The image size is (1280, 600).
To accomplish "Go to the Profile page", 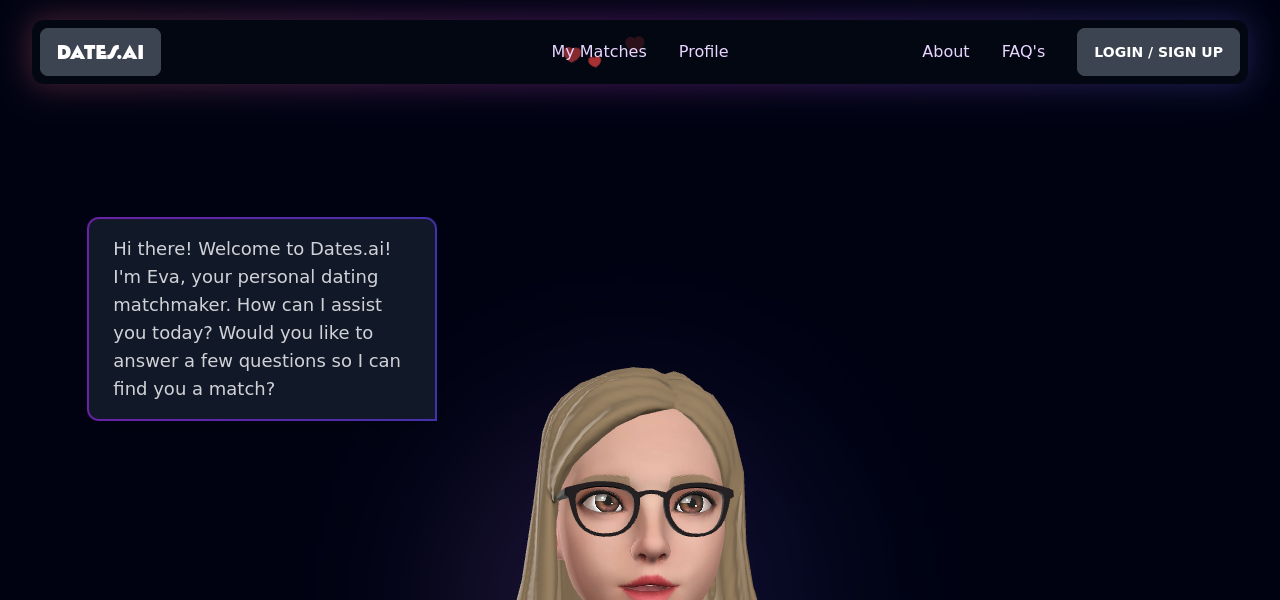I will pos(703,52).
